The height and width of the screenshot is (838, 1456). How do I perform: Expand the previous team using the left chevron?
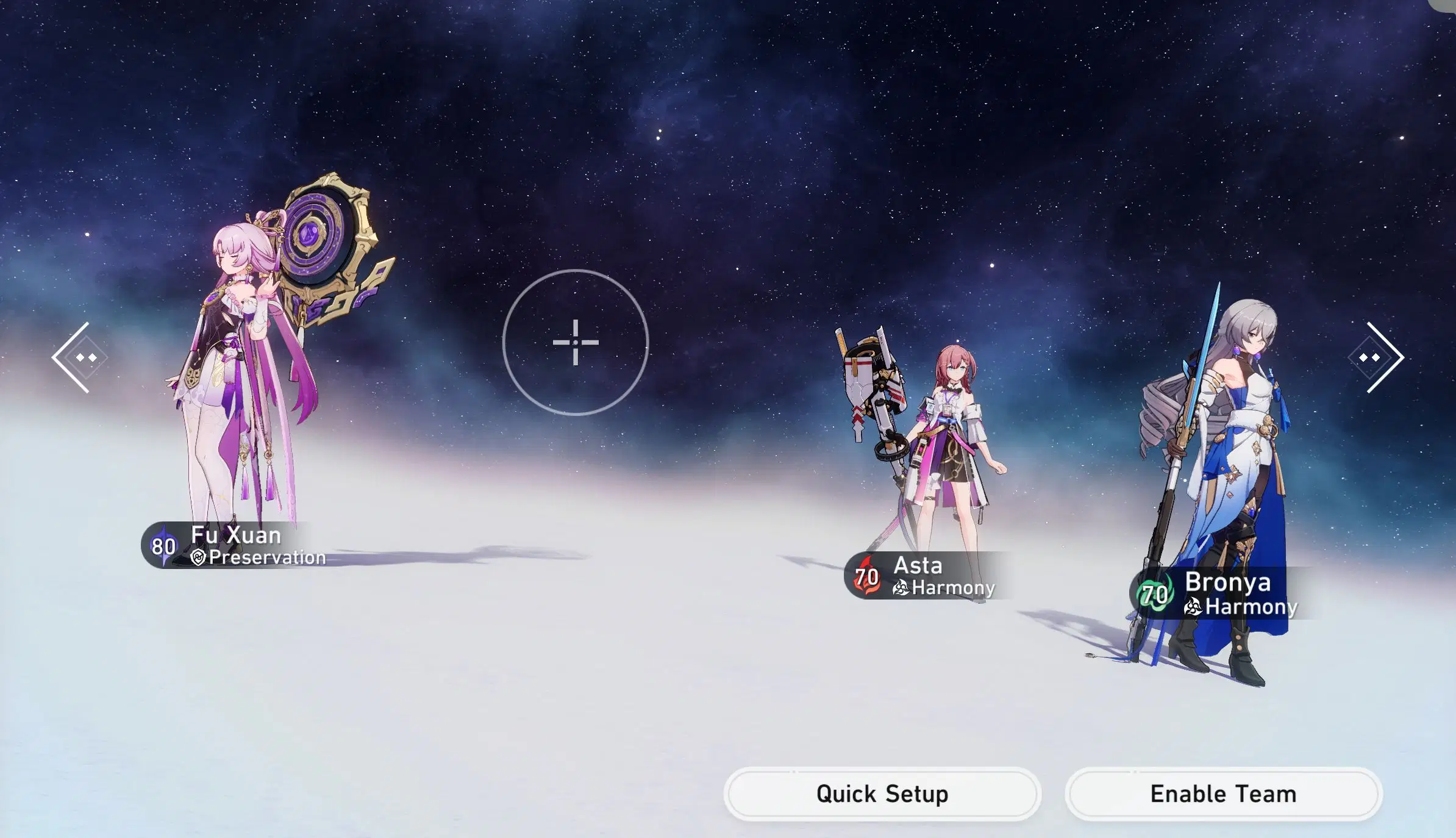point(73,357)
